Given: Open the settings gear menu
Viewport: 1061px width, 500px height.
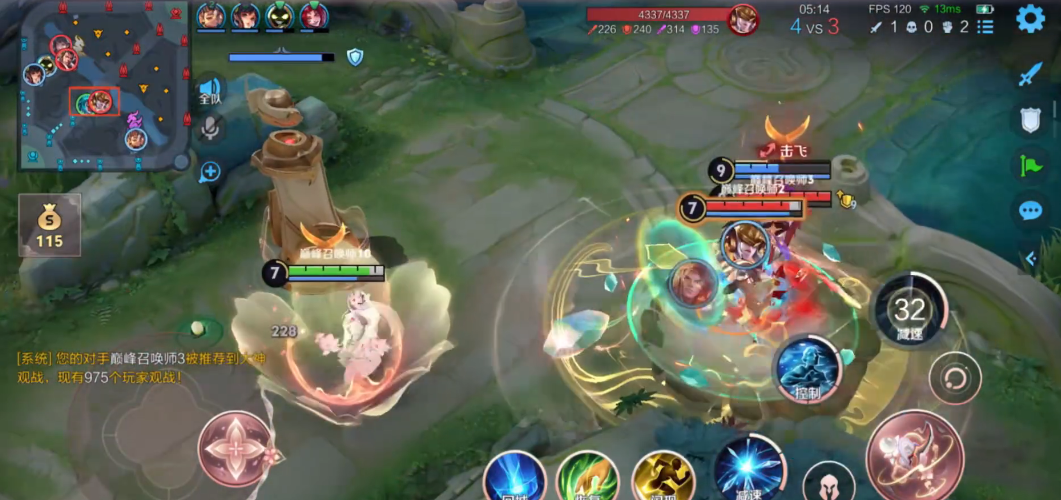Looking at the screenshot, I should (1030, 19).
